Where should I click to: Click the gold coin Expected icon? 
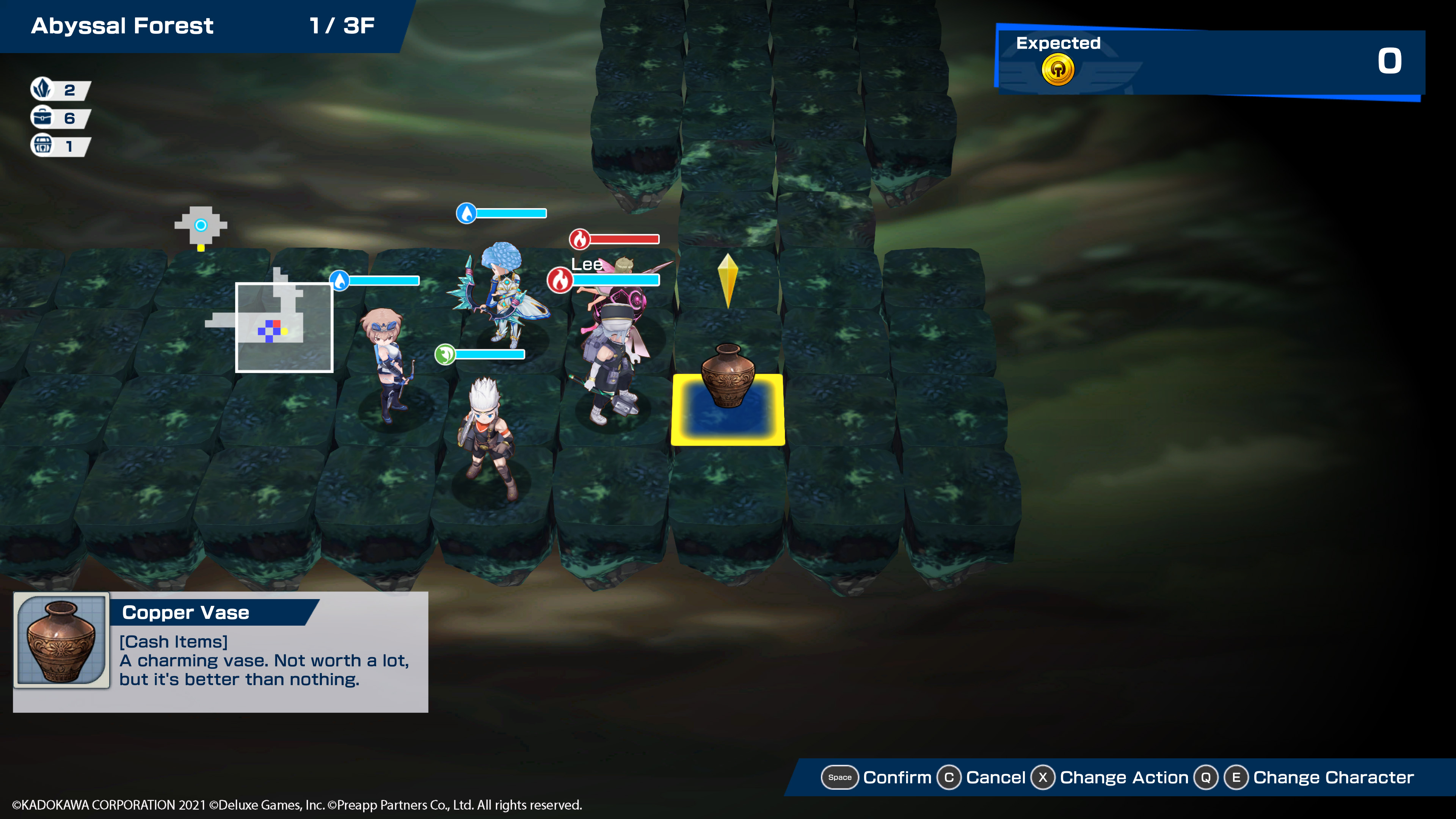(1057, 70)
